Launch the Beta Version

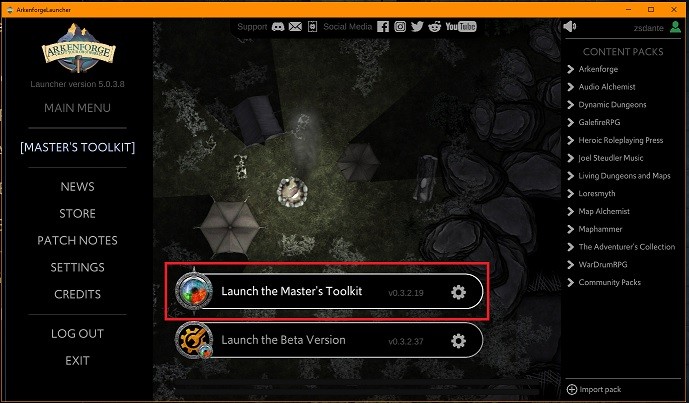283,340
